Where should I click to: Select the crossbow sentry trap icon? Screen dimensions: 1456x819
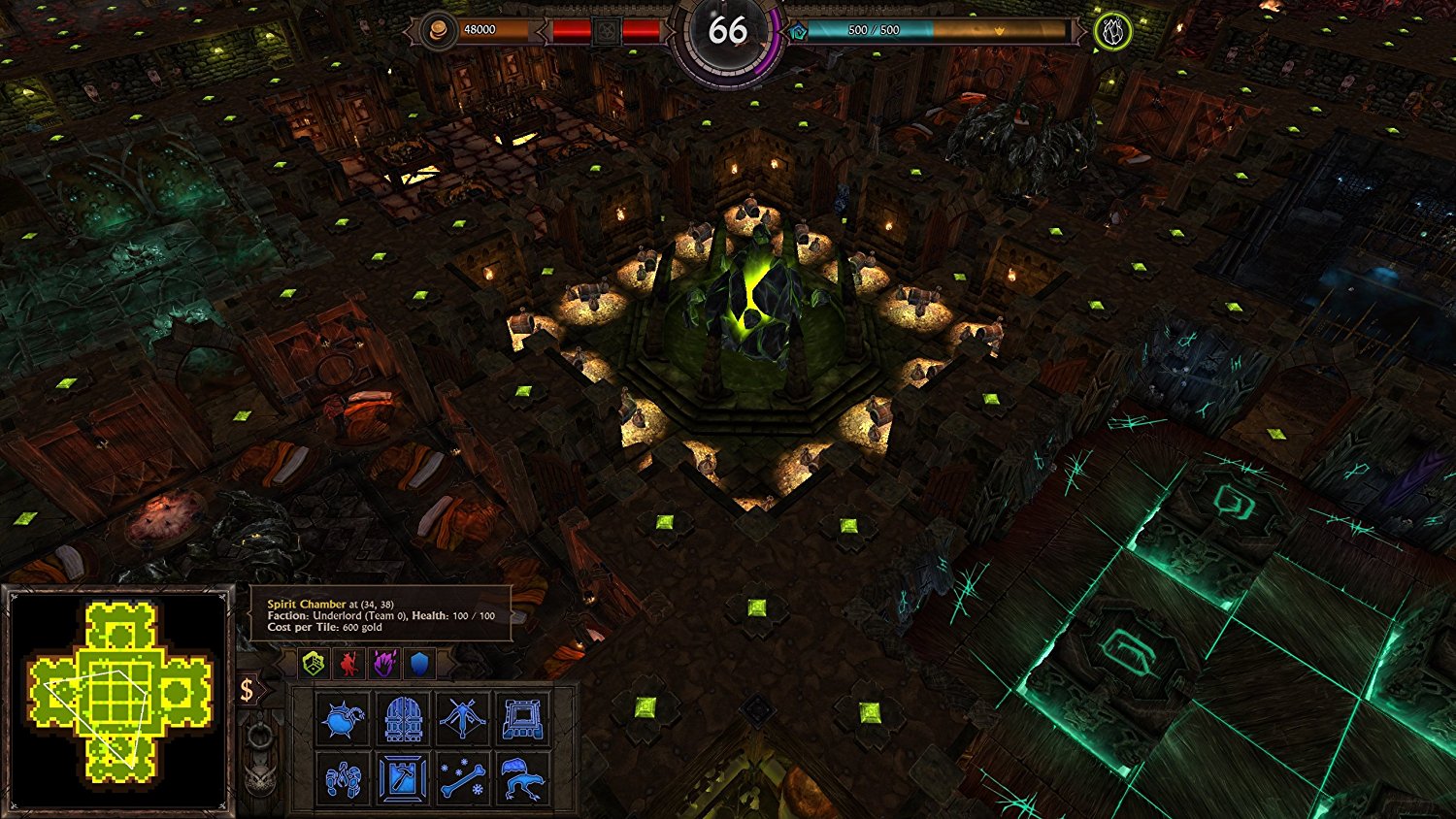point(463,718)
